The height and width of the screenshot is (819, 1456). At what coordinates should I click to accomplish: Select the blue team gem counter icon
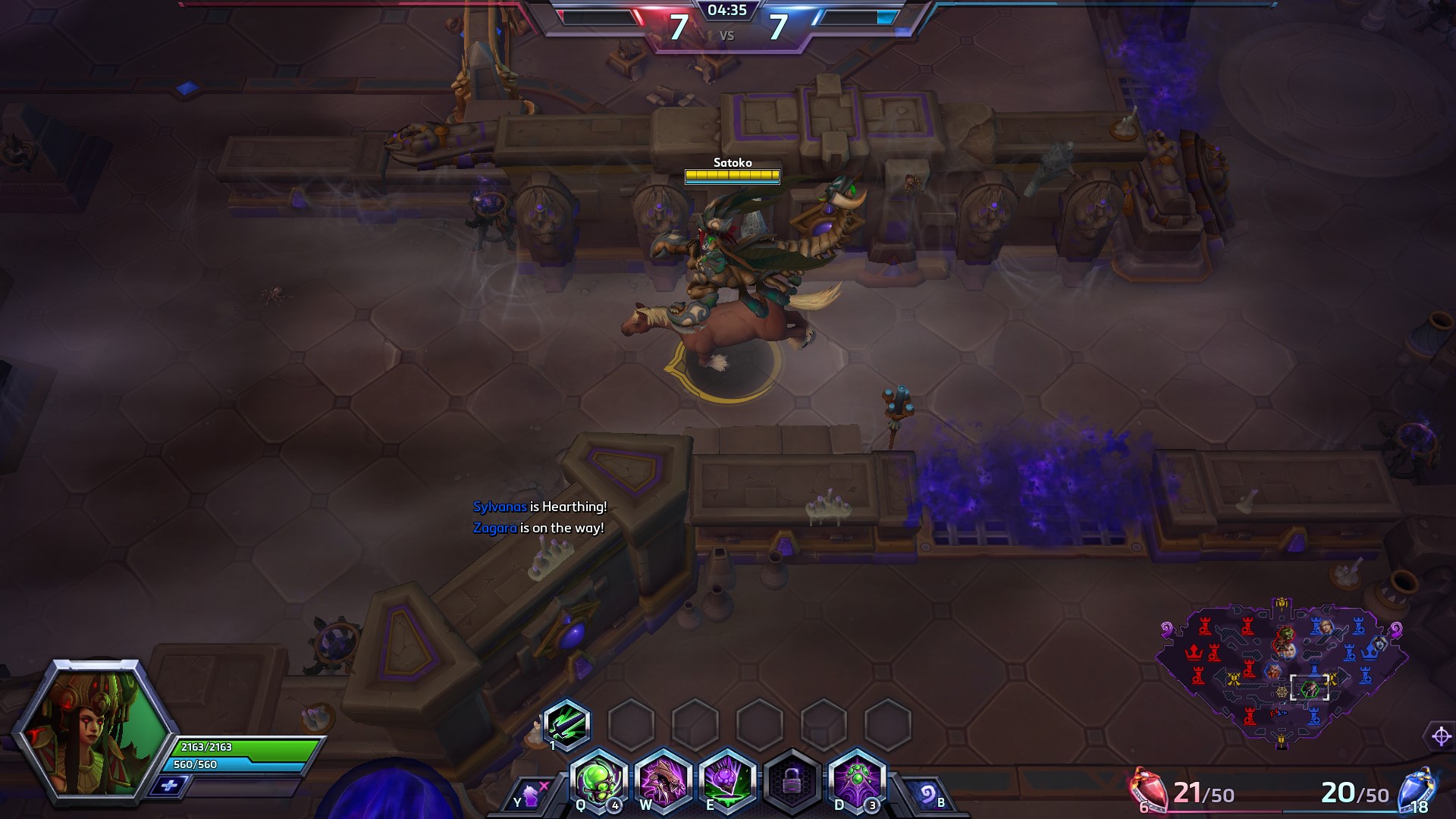pyautogui.click(x=1417, y=790)
